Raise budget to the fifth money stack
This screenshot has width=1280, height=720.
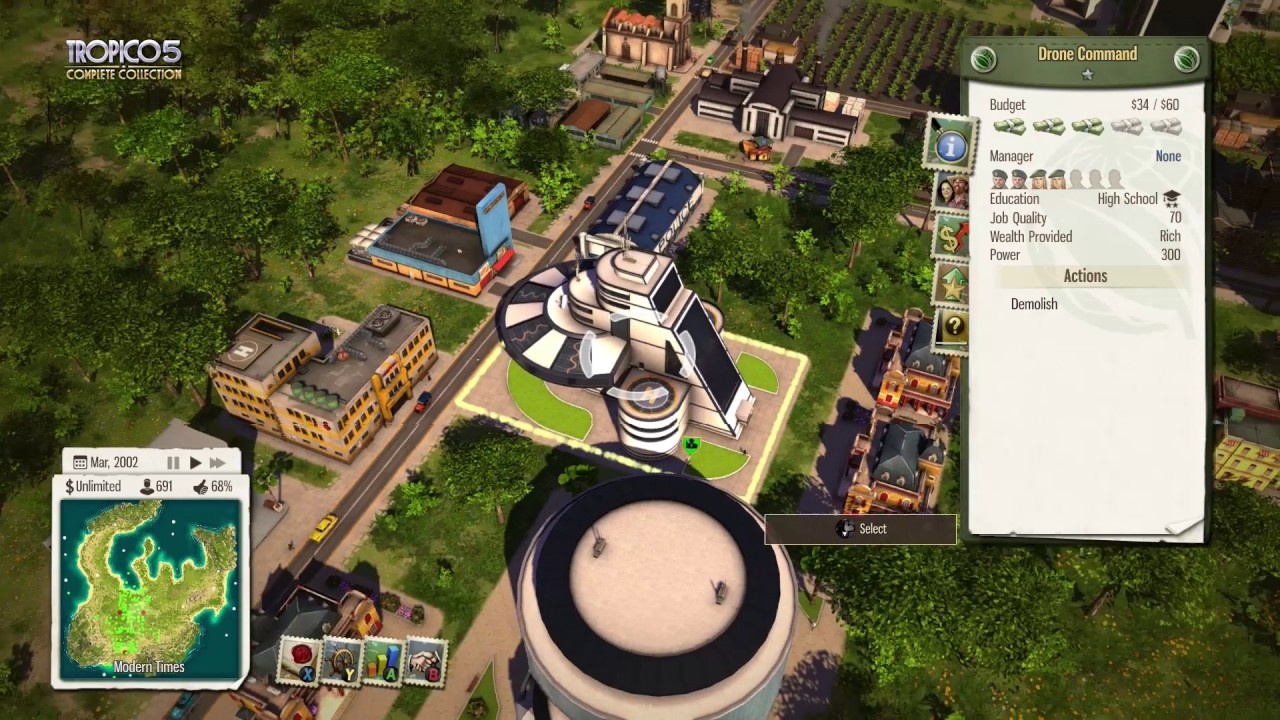tap(1165, 127)
